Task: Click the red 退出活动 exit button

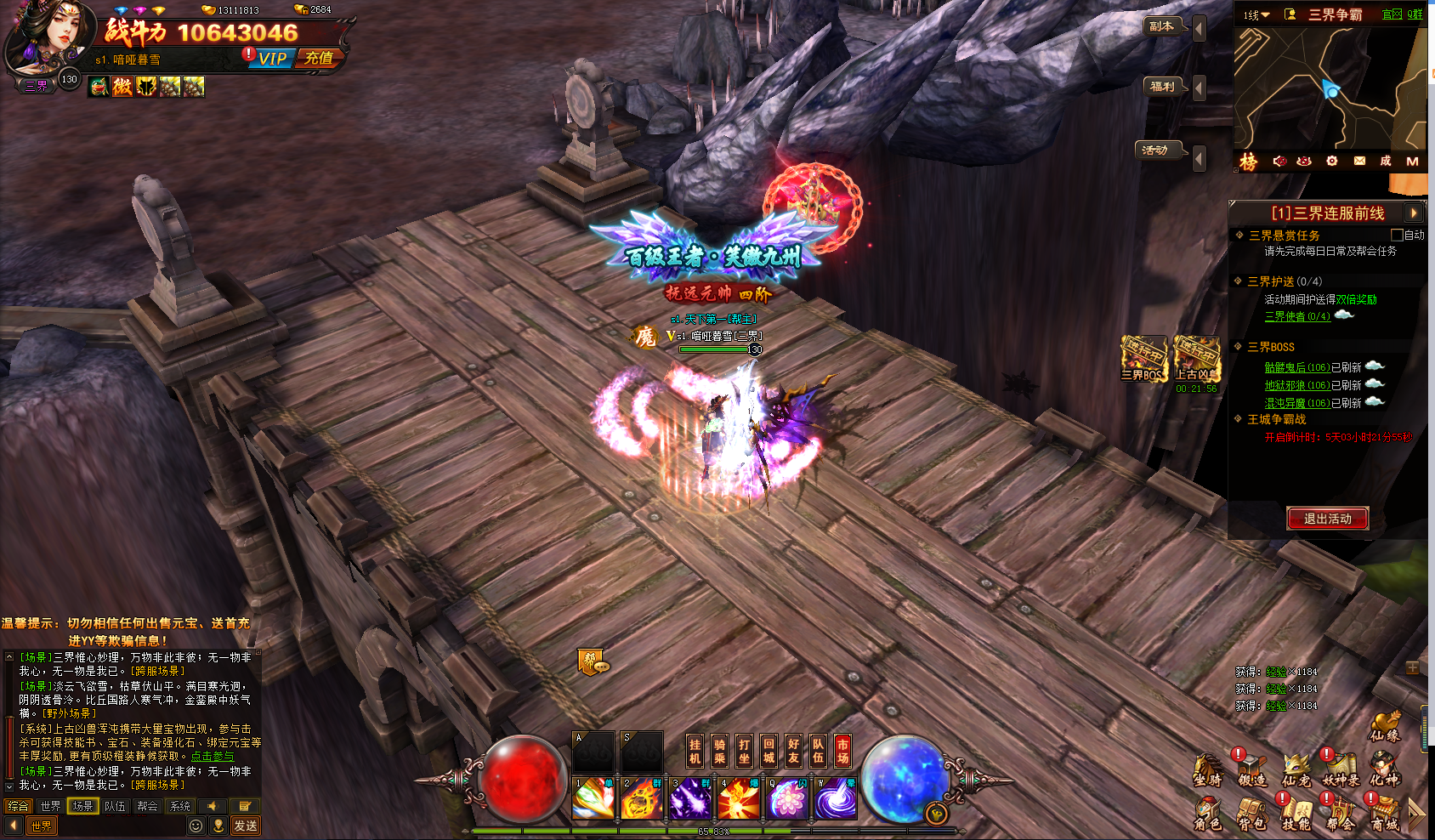Action: [1327, 519]
